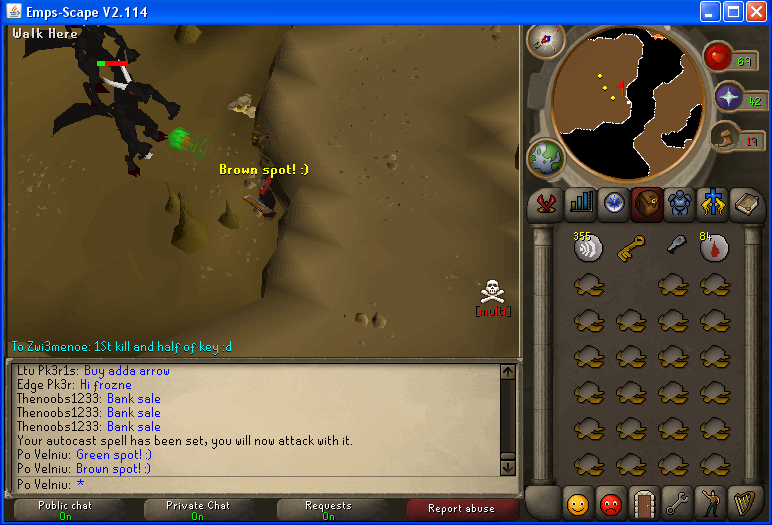
Task: Open the combat styles tab
Action: [546, 203]
